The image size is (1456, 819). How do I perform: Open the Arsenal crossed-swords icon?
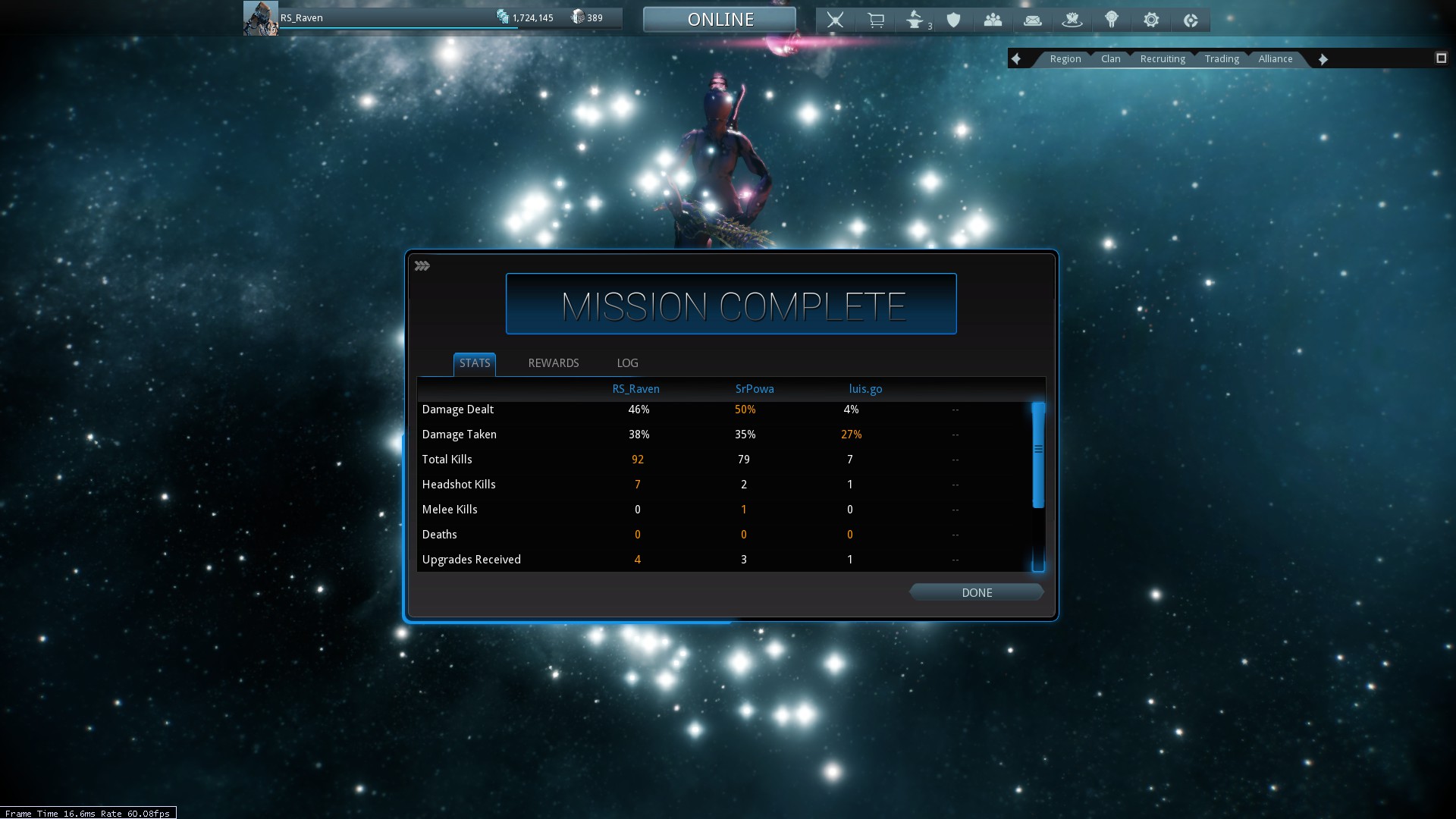click(835, 20)
